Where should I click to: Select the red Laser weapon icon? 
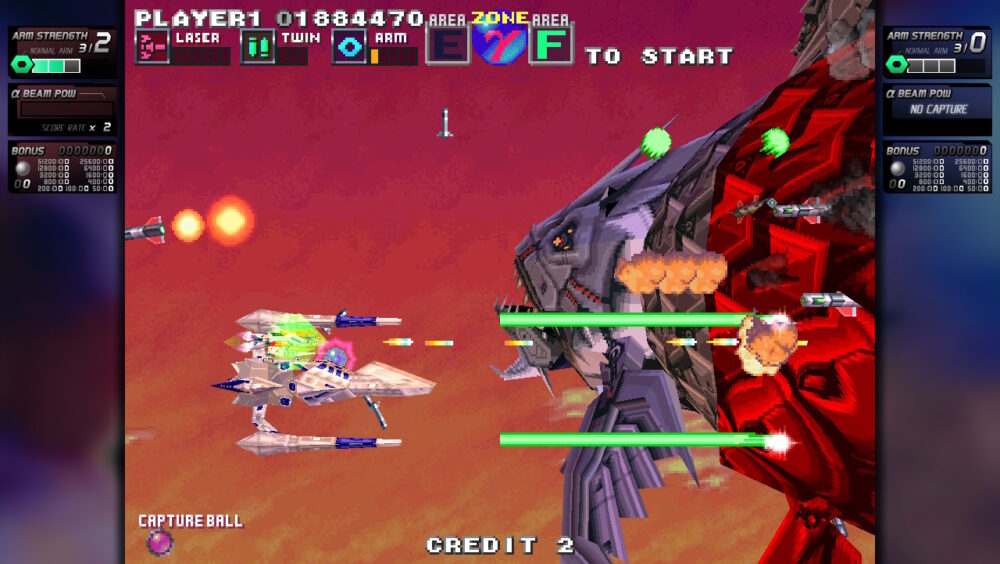pos(153,47)
